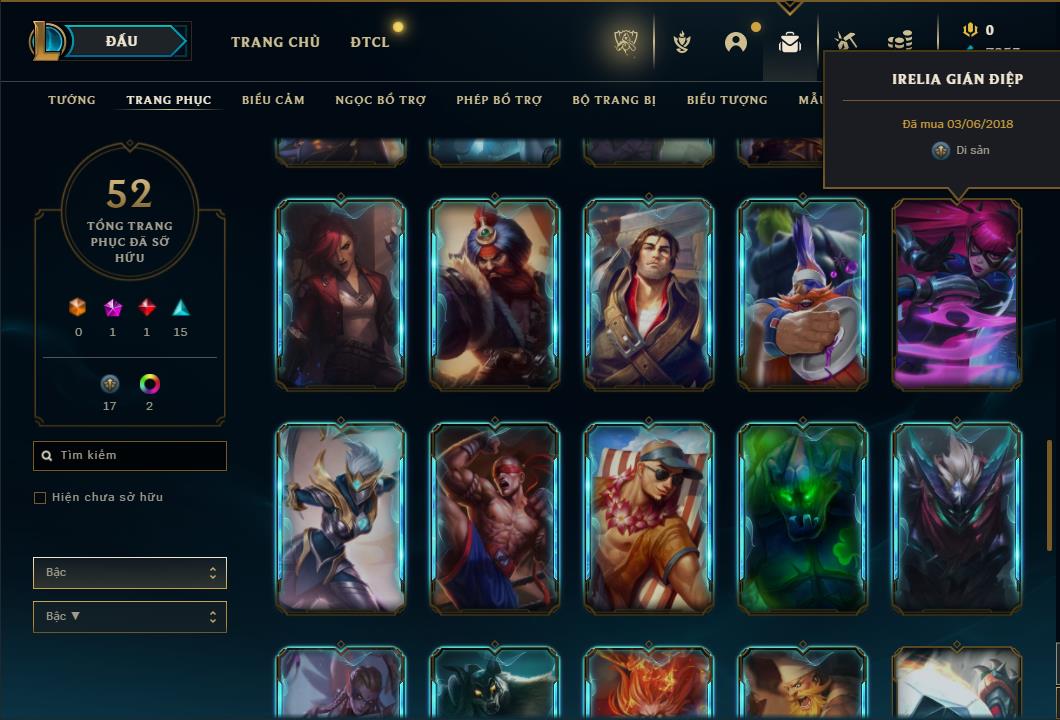Select the red-haired woman skin card
The image size is (1060, 720).
click(341, 294)
